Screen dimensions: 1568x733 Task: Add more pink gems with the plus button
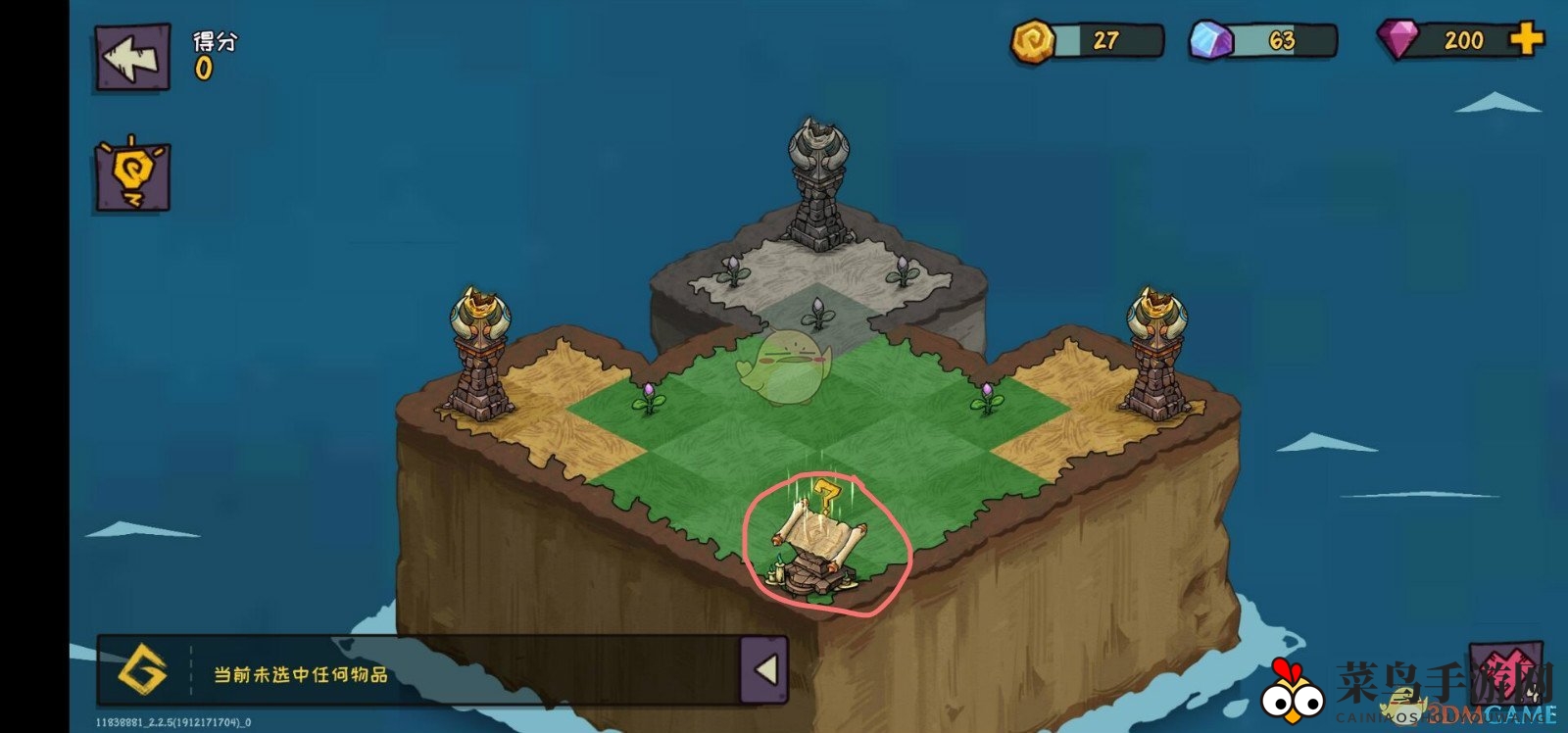[x=1525, y=39]
